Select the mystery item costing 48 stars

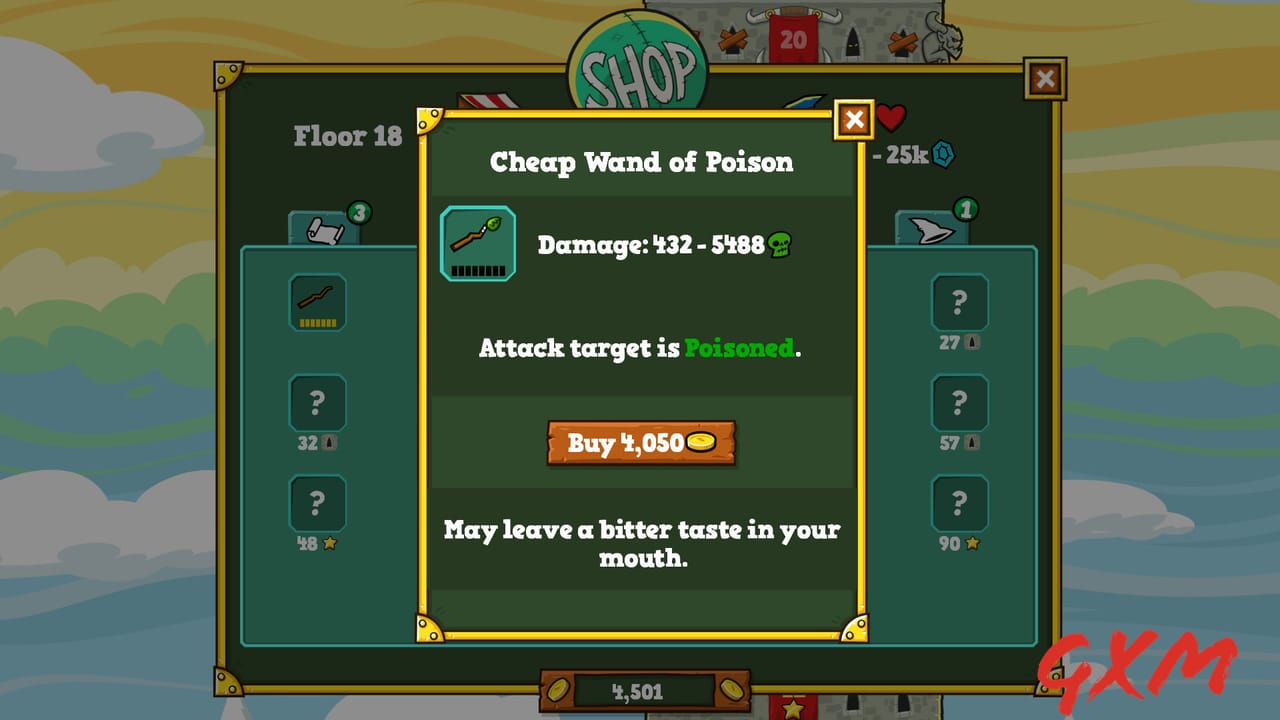point(317,503)
